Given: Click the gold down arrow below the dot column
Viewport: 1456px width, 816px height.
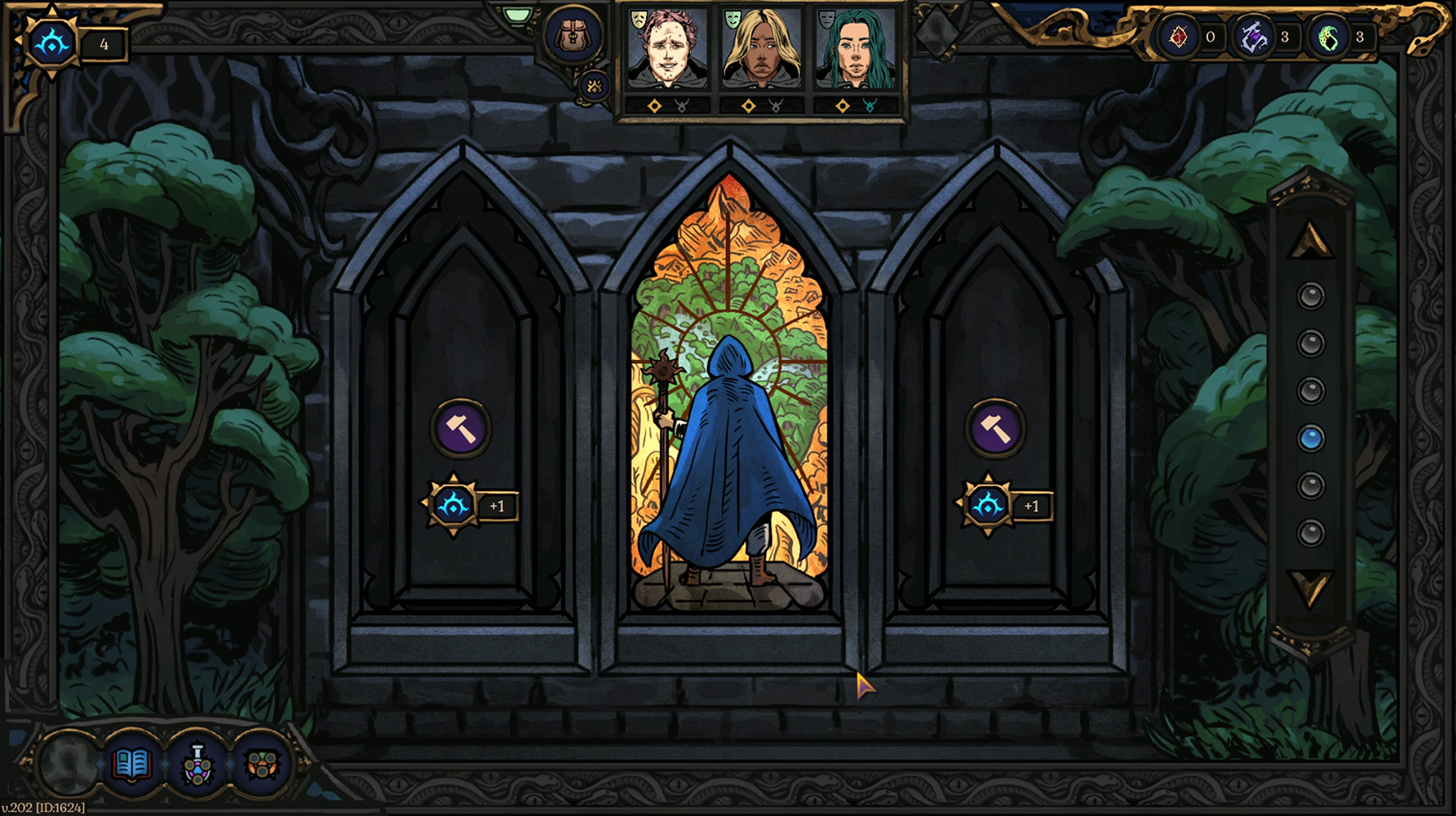Looking at the screenshot, I should click(1312, 585).
